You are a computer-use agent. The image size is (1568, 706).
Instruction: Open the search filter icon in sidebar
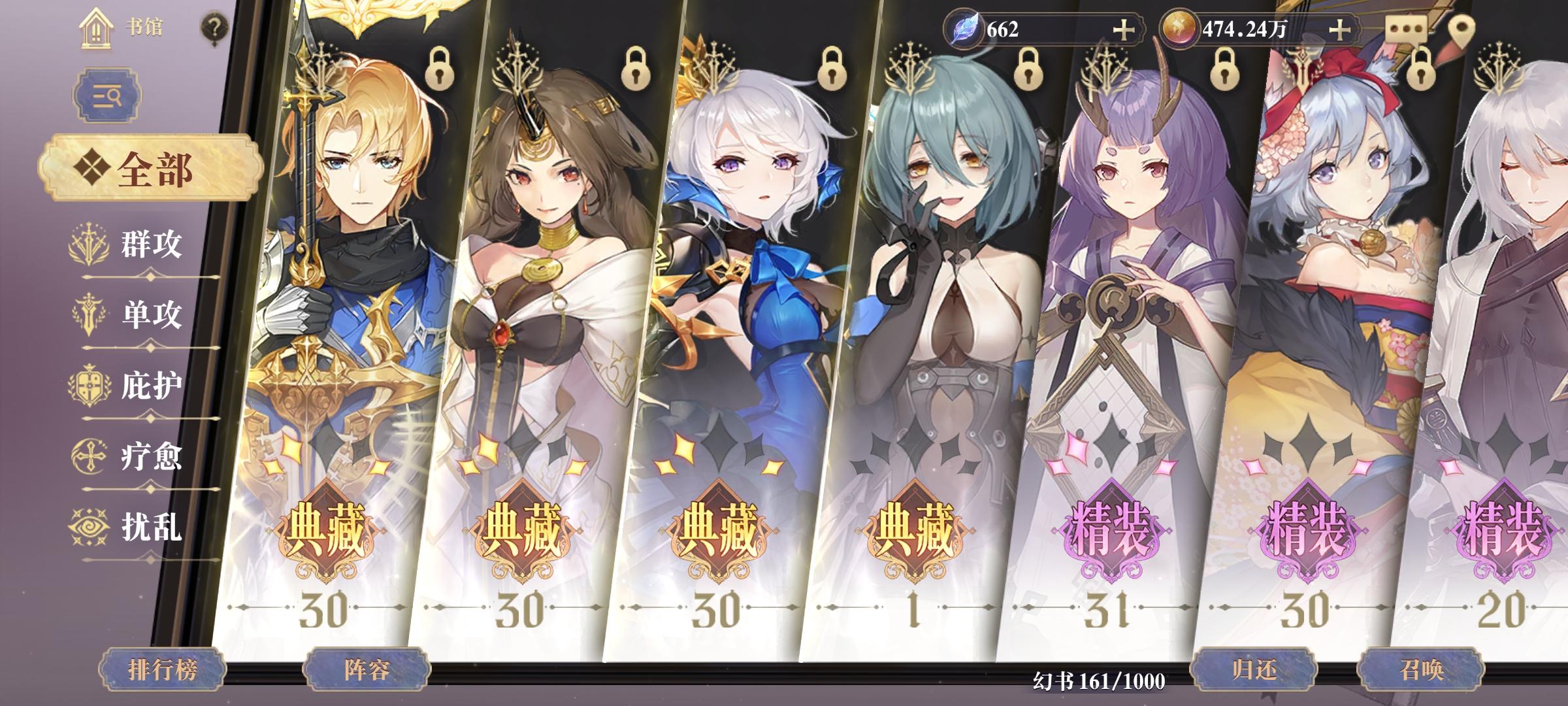pyautogui.click(x=108, y=95)
